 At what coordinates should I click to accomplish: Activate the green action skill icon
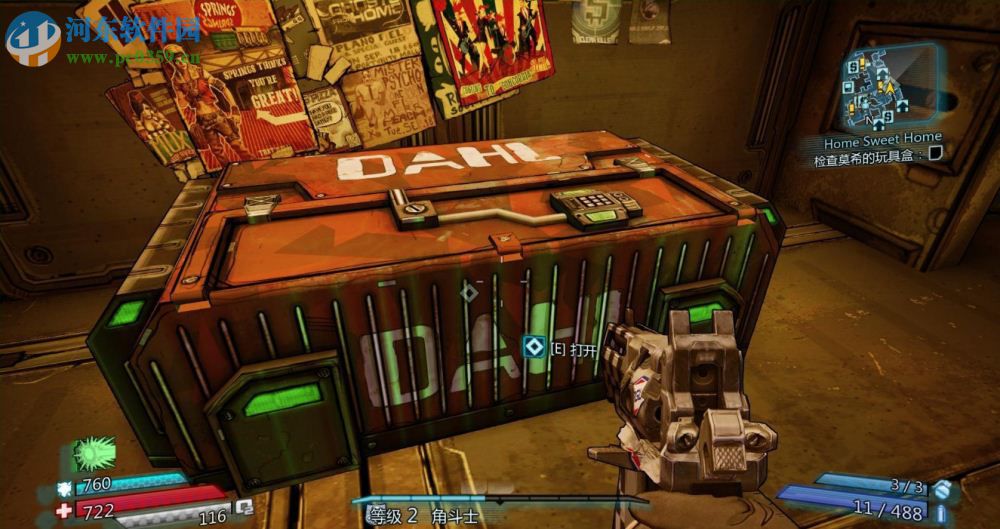pos(93,454)
